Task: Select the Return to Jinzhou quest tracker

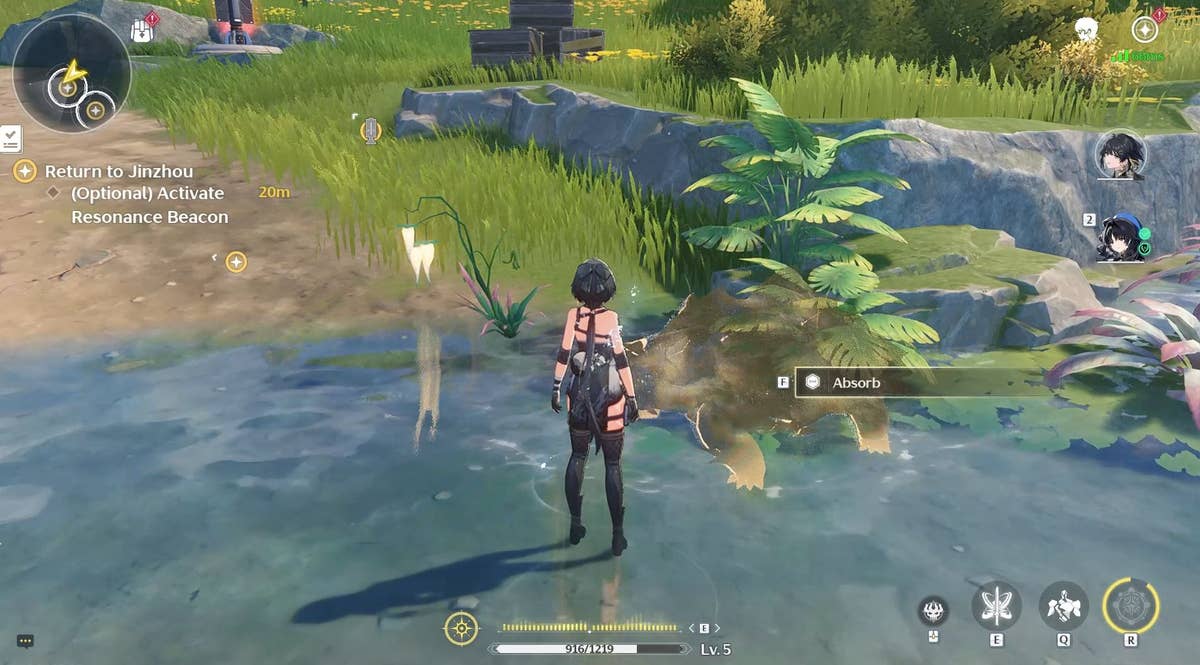Action: pyautogui.click(x=119, y=172)
